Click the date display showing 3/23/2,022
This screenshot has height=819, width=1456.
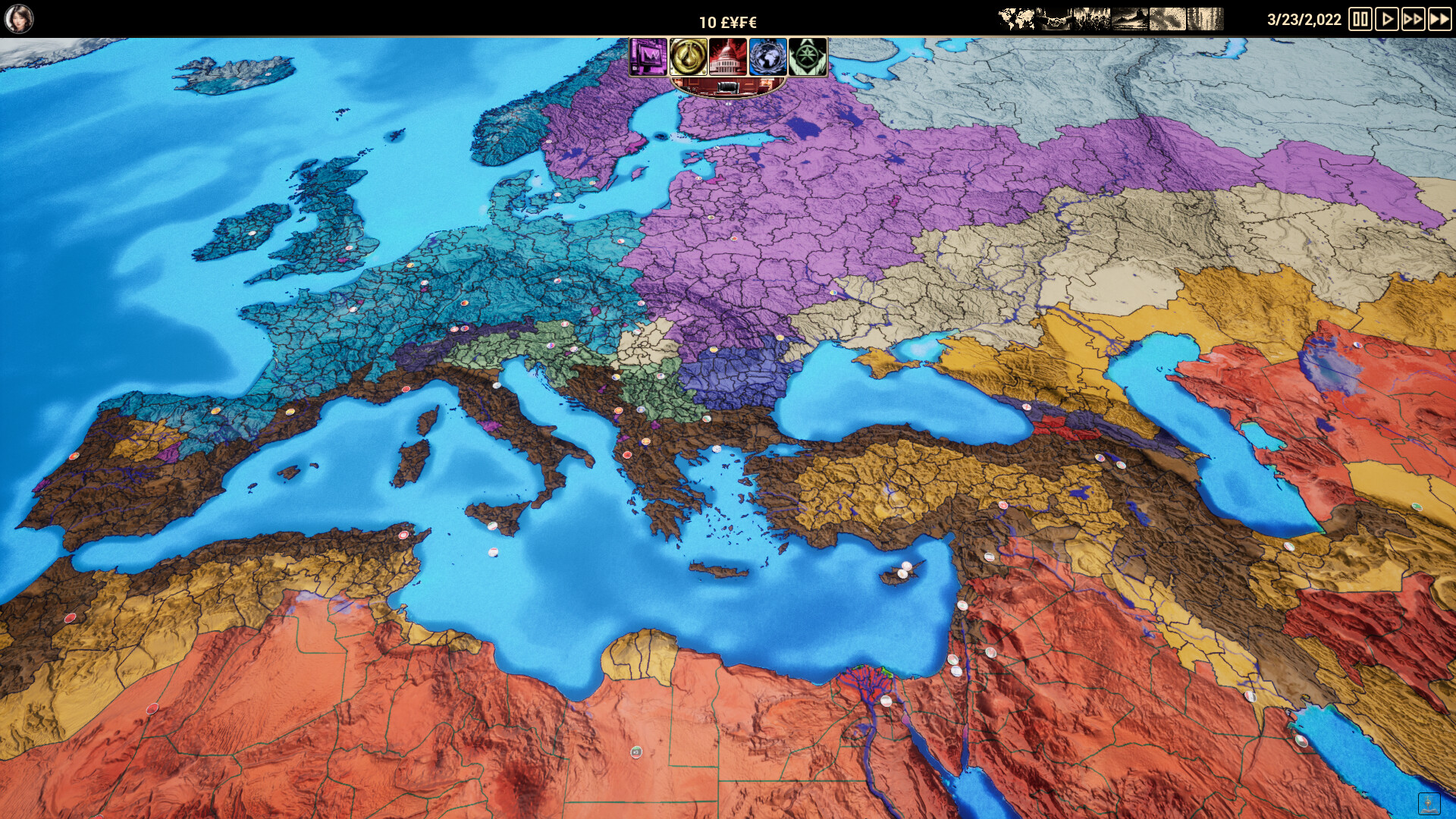[x=1304, y=20]
